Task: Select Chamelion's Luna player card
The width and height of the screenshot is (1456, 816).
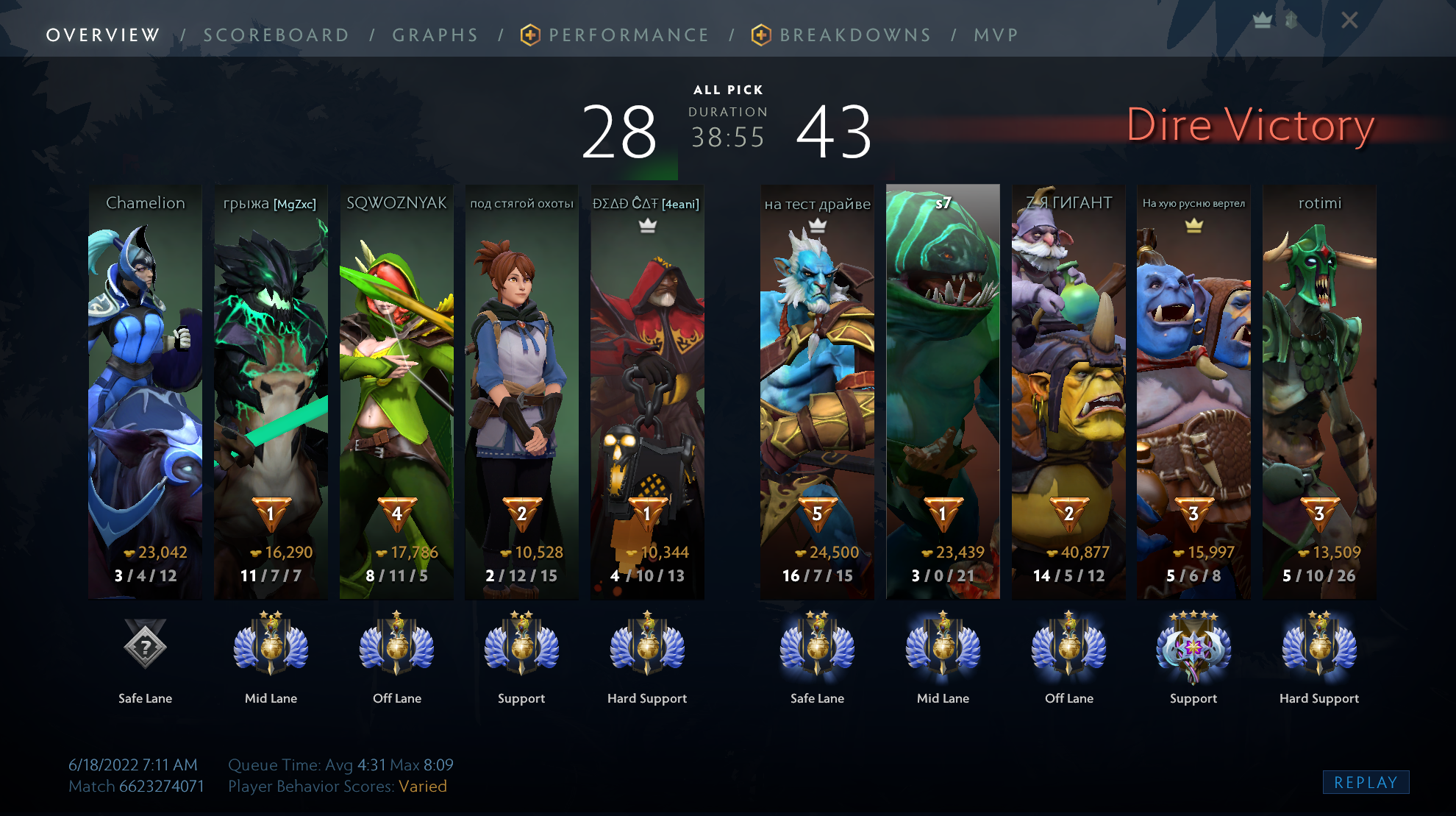Action: [146, 390]
